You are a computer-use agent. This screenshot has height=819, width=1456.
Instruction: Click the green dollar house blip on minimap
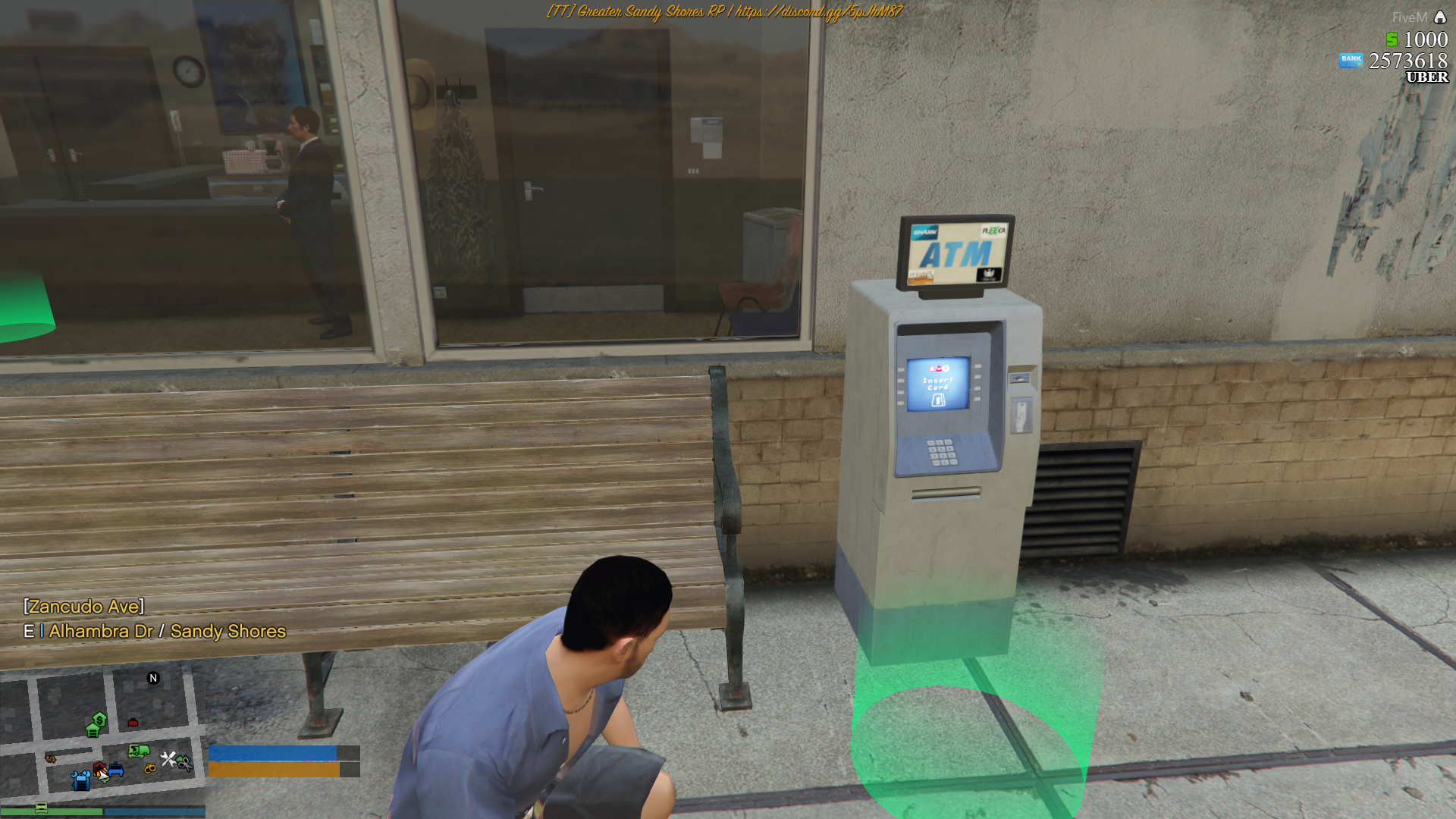coord(99,719)
